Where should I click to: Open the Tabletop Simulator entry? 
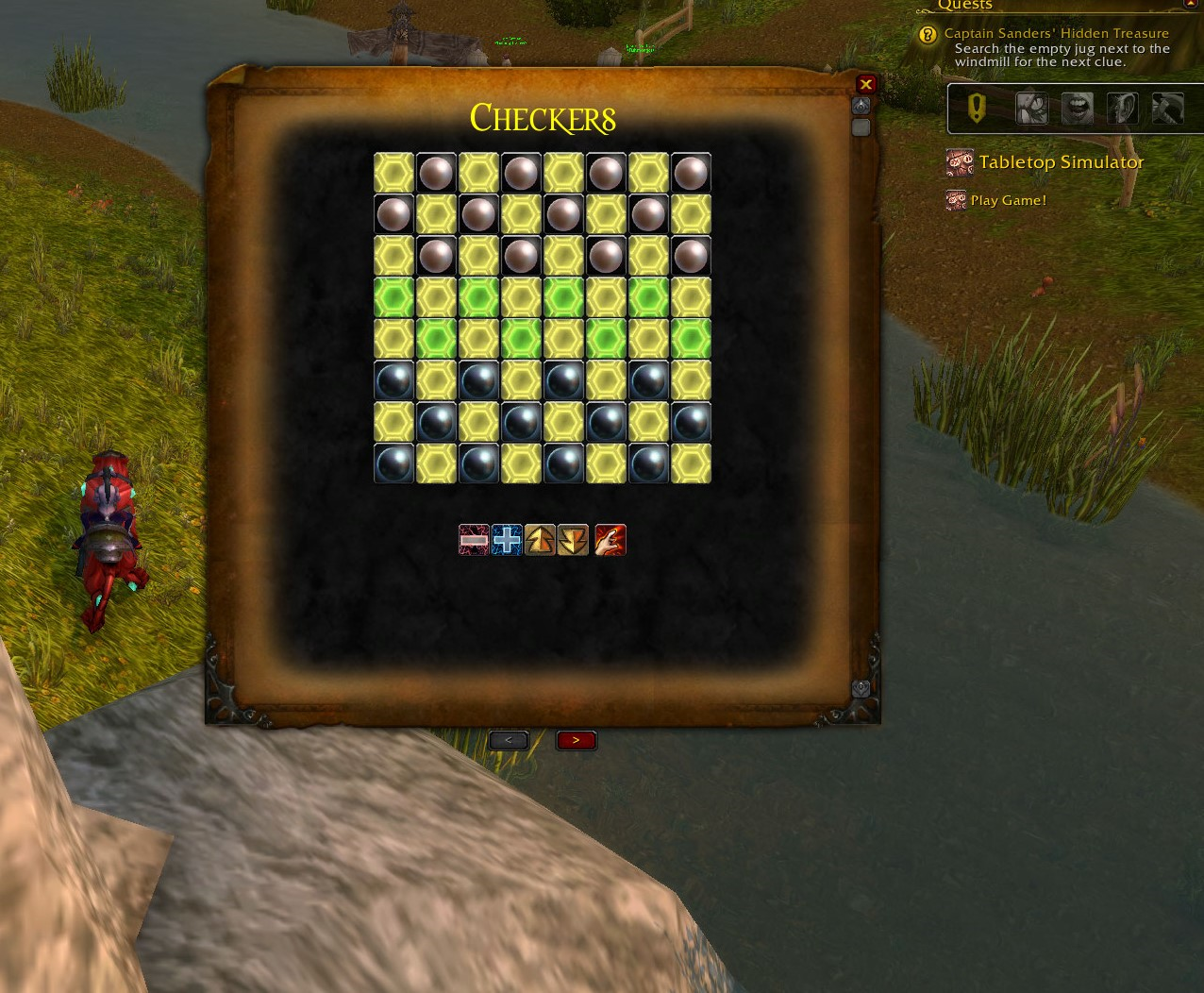(1061, 162)
